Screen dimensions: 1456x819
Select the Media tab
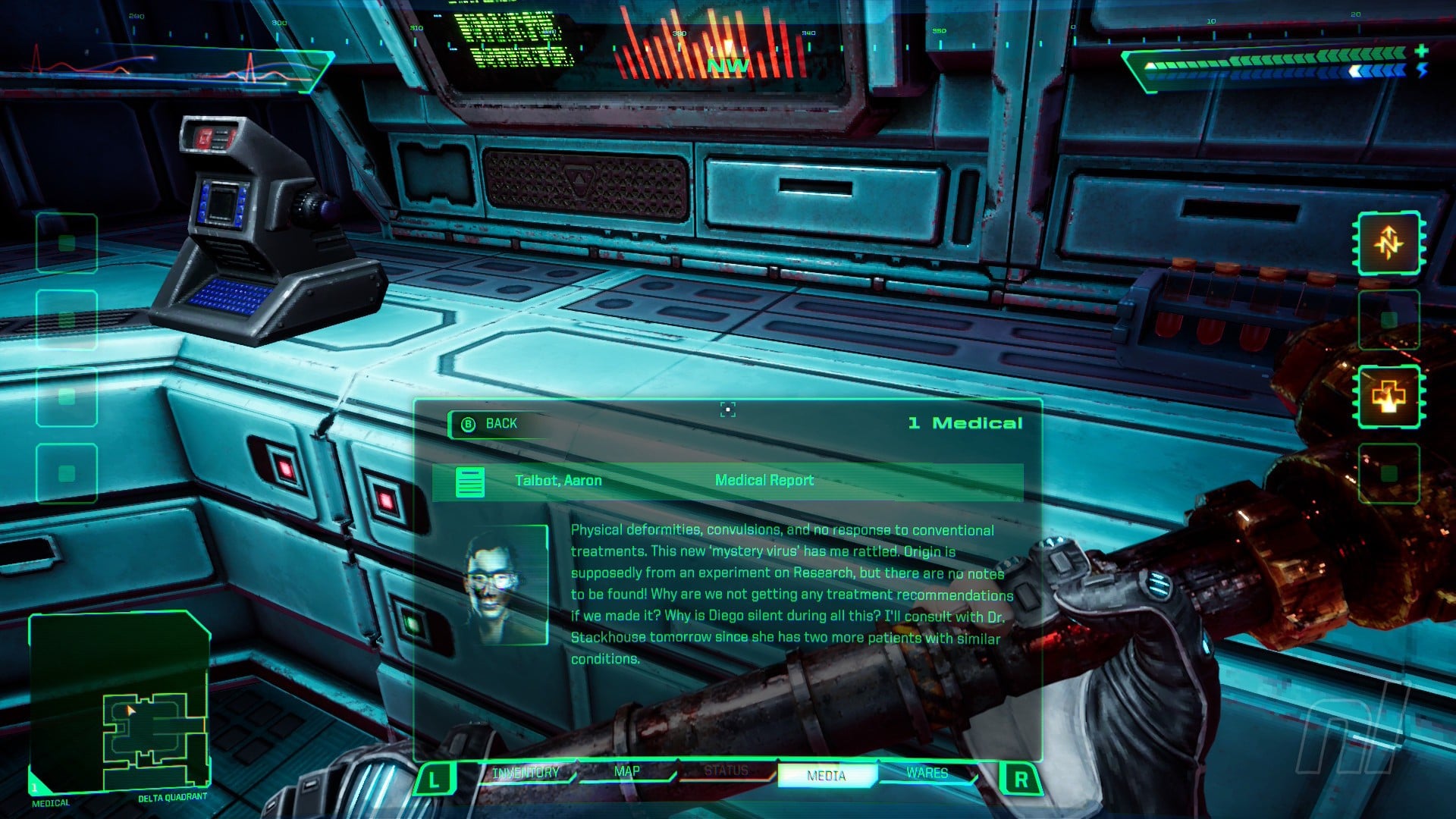pyautogui.click(x=827, y=775)
